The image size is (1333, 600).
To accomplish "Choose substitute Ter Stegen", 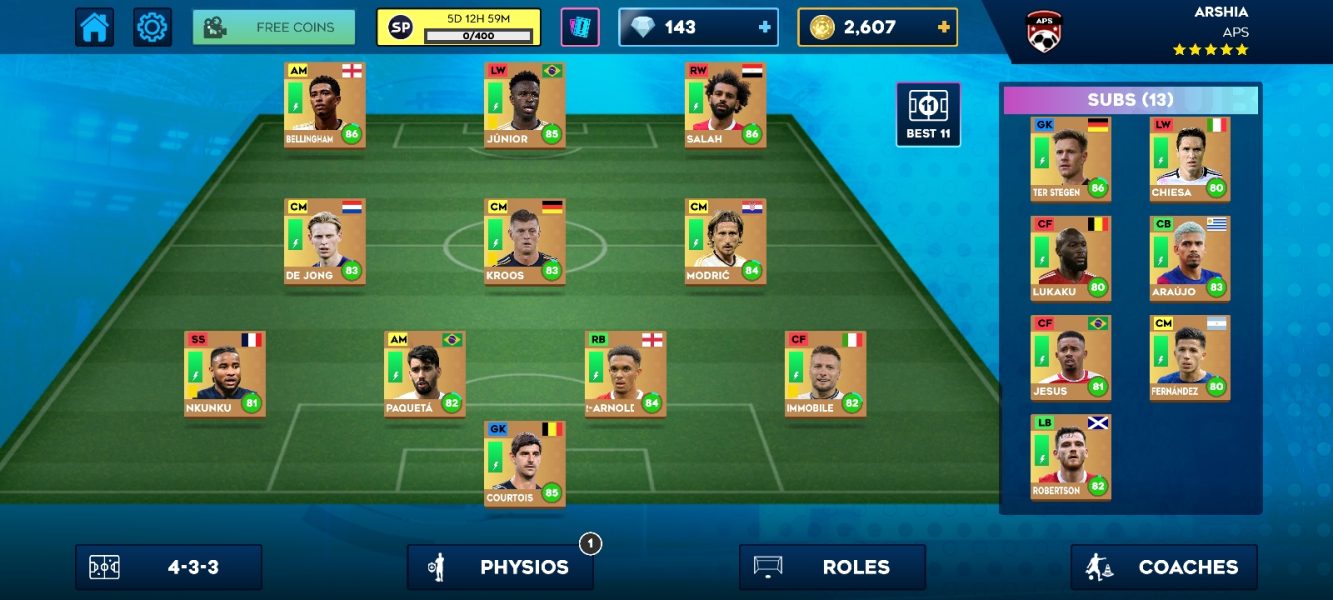I will 1070,159.
